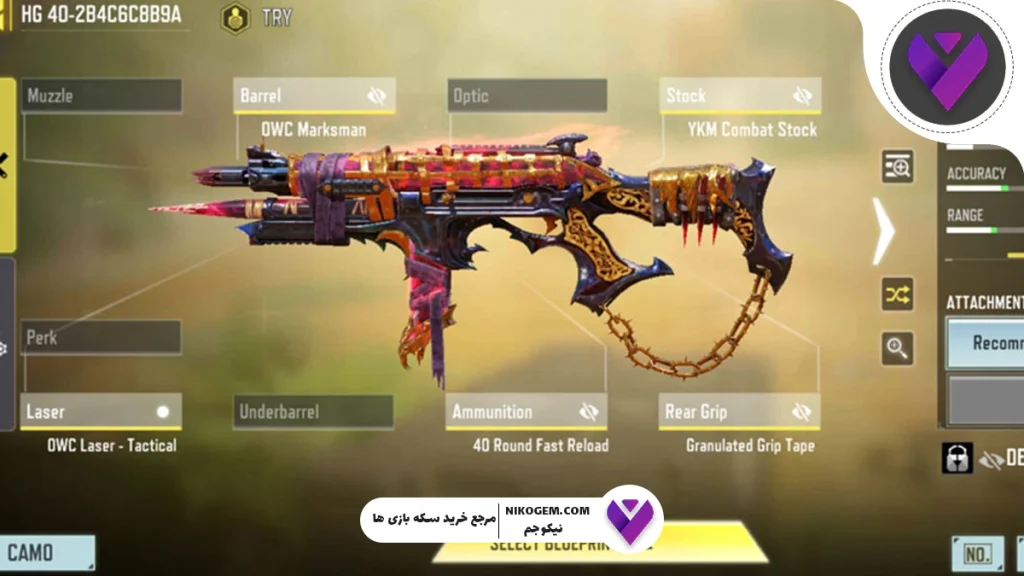This screenshot has width=1024, height=576.
Task: Click the TRY weapon button
Action: 256,17
